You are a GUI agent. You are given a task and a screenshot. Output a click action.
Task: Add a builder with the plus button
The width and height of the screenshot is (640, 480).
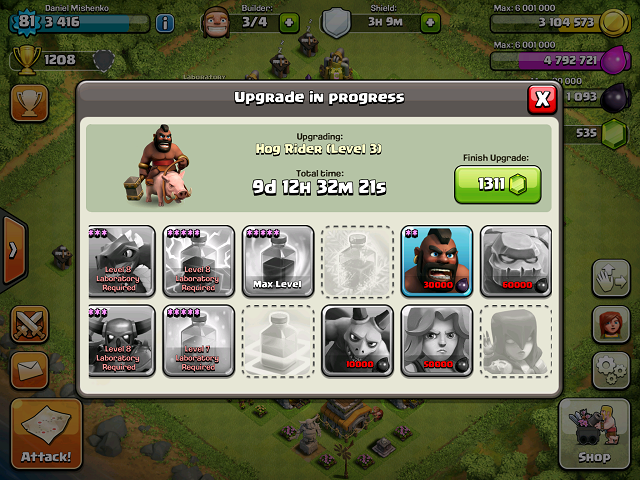[289, 22]
